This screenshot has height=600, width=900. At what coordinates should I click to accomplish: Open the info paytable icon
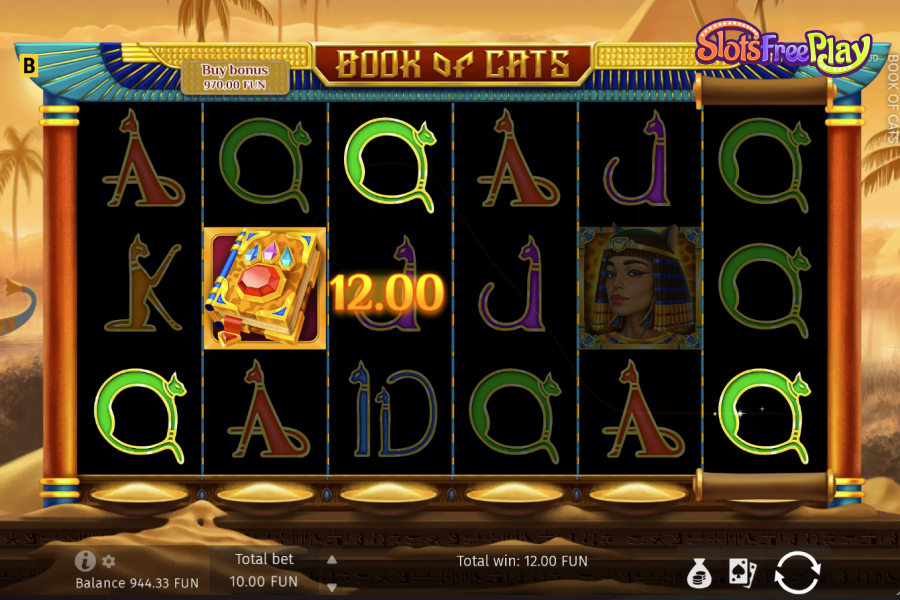85,561
